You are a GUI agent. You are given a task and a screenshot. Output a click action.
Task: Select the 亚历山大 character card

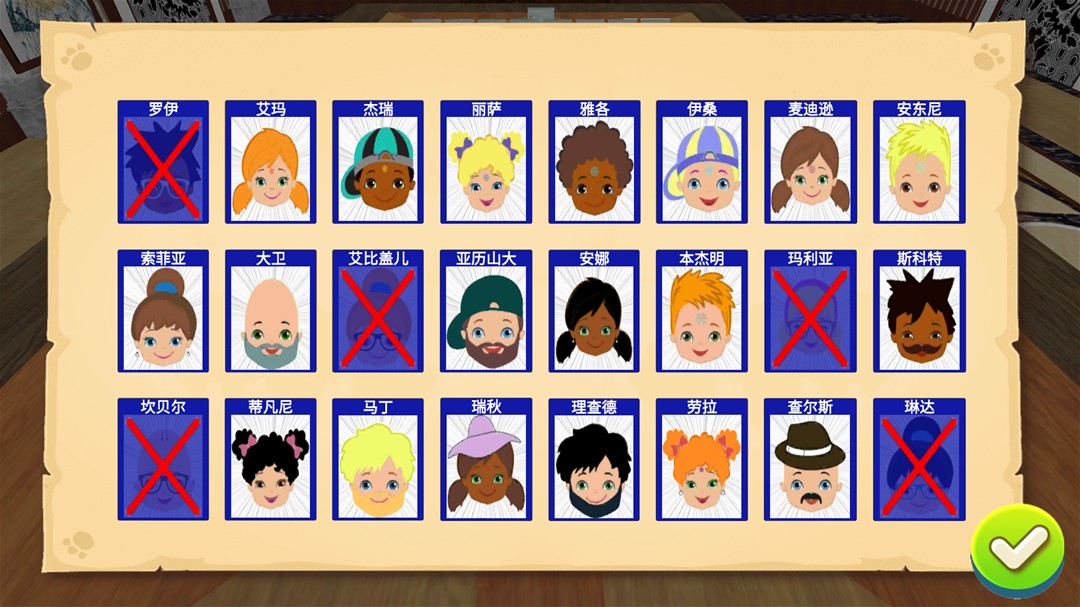(x=486, y=311)
